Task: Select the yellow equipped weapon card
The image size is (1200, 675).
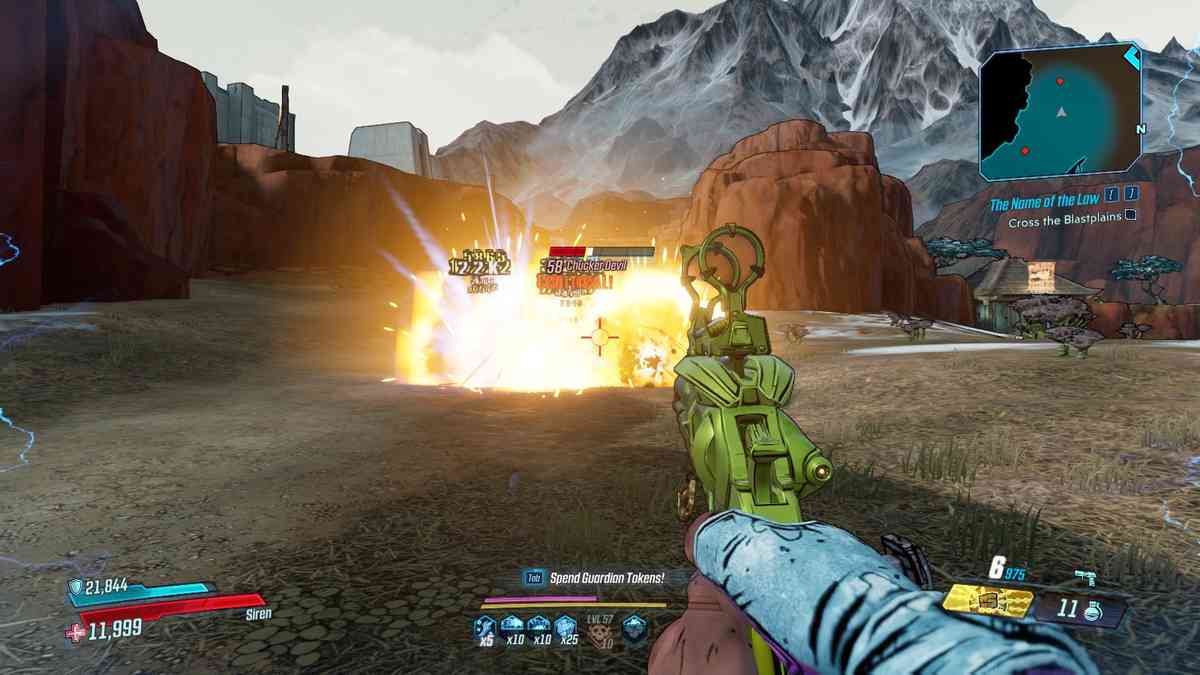Action: click(x=987, y=601)
